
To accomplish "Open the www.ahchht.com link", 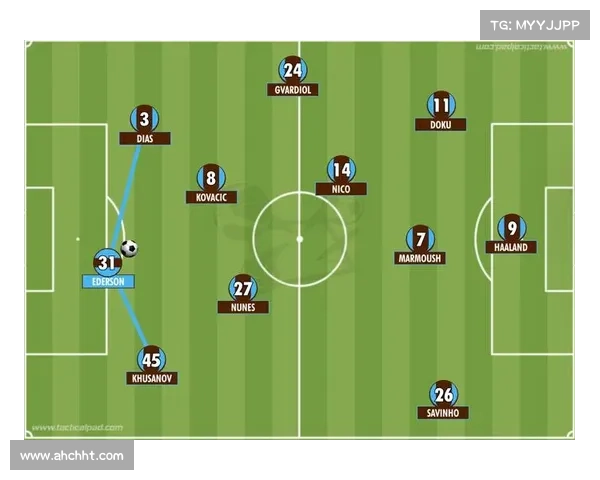I will [72, 456].
